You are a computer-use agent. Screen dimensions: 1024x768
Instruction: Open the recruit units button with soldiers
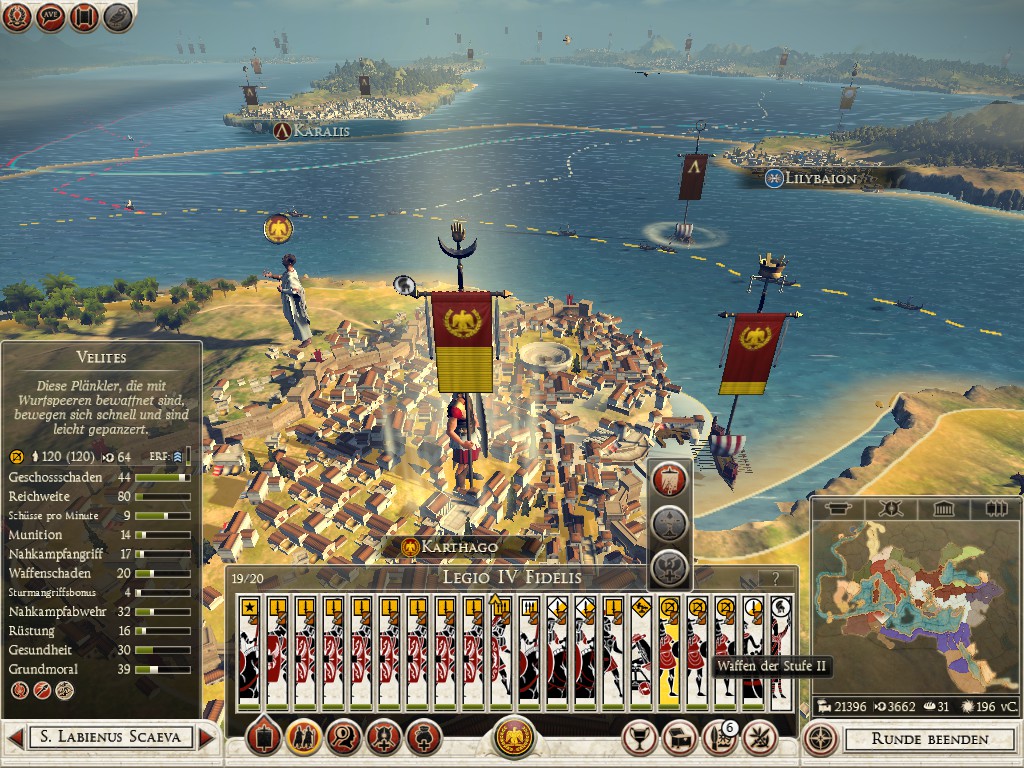(303, 738)
